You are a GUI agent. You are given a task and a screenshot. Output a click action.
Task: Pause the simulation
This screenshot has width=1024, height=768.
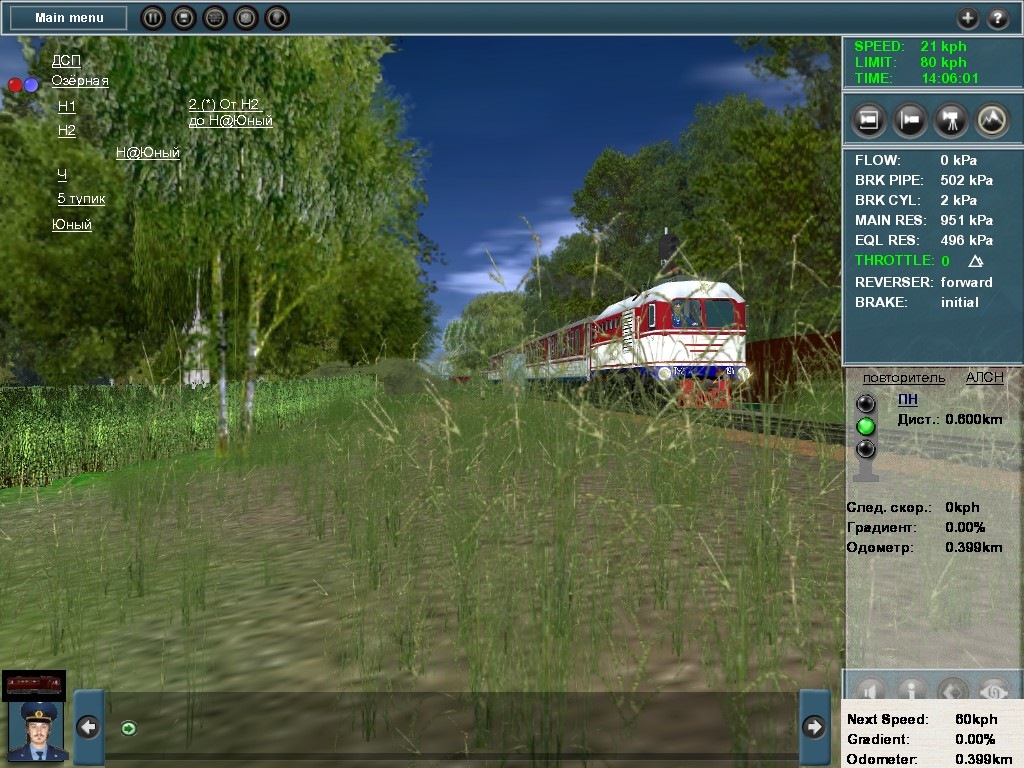click(x=152, y=18)
